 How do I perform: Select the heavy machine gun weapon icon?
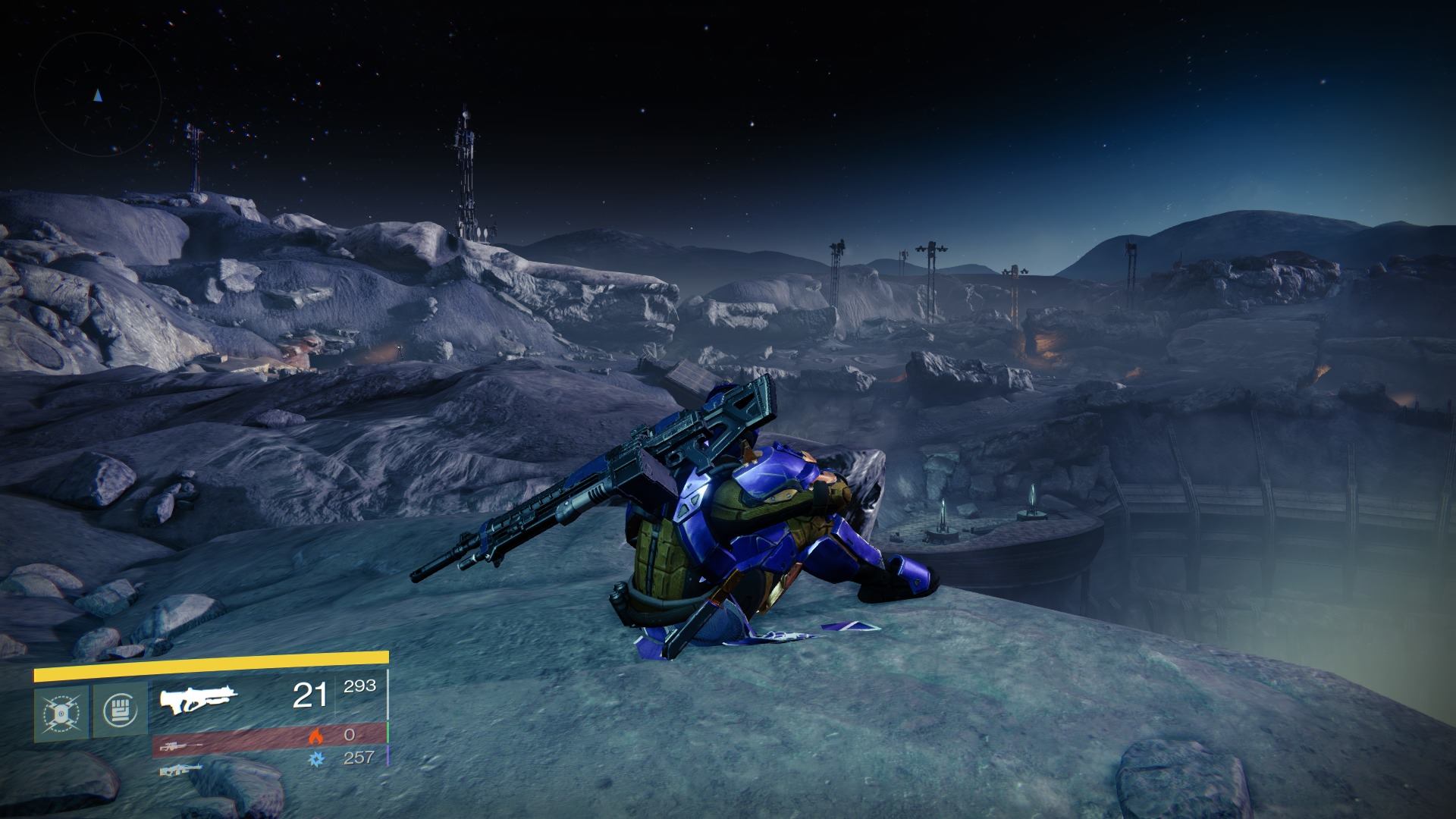point(180,770)
